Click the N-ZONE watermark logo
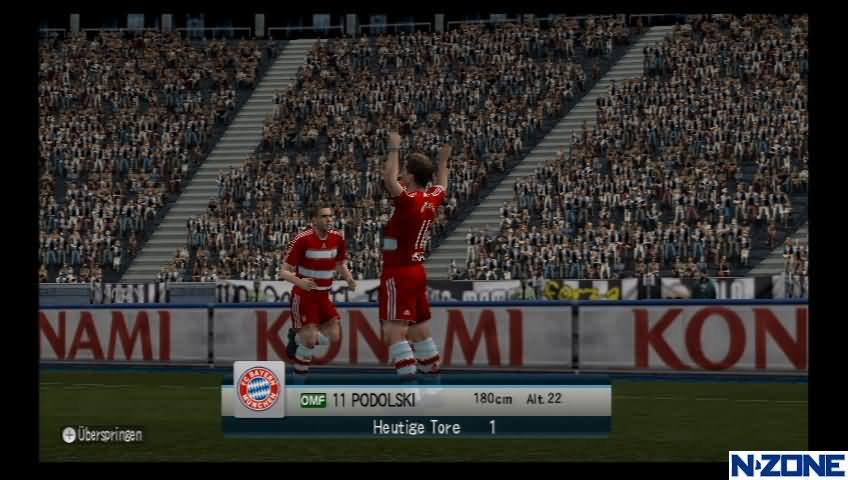The width and height of the screenshot is (848, 480). click(786, 465)
